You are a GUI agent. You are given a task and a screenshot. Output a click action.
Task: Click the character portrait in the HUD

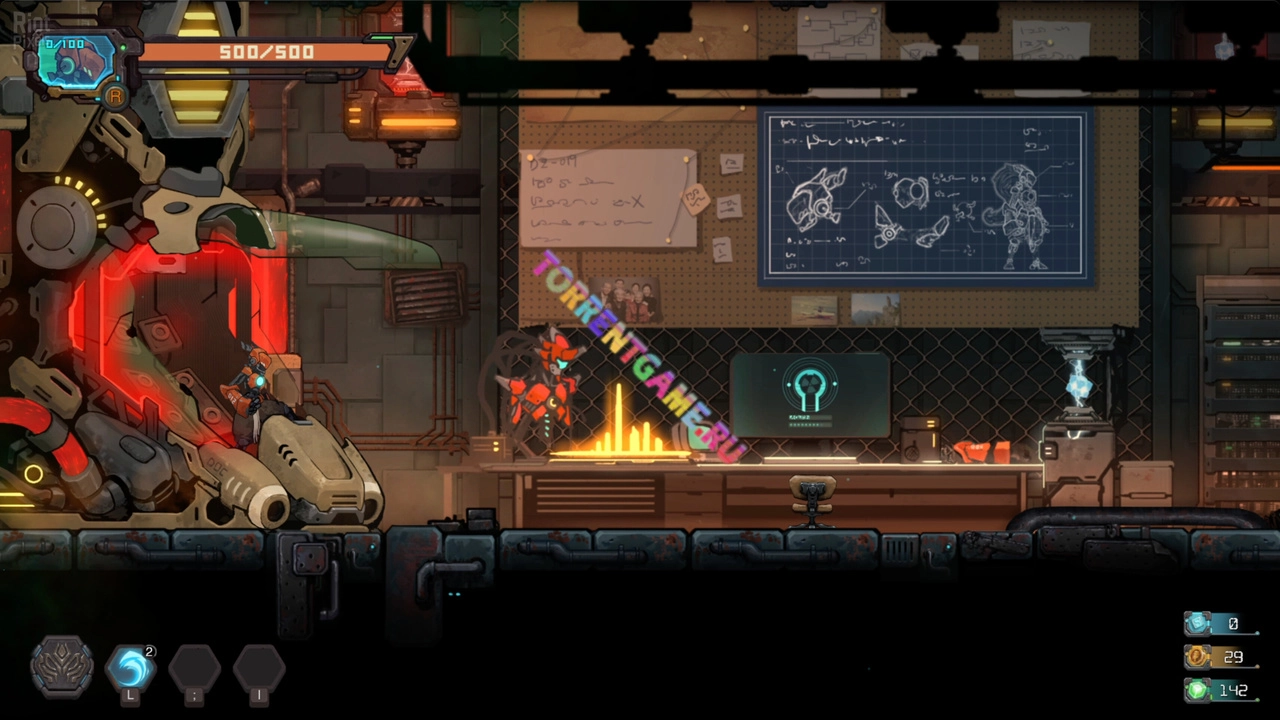pyautogui.click(x=76, y=64)
